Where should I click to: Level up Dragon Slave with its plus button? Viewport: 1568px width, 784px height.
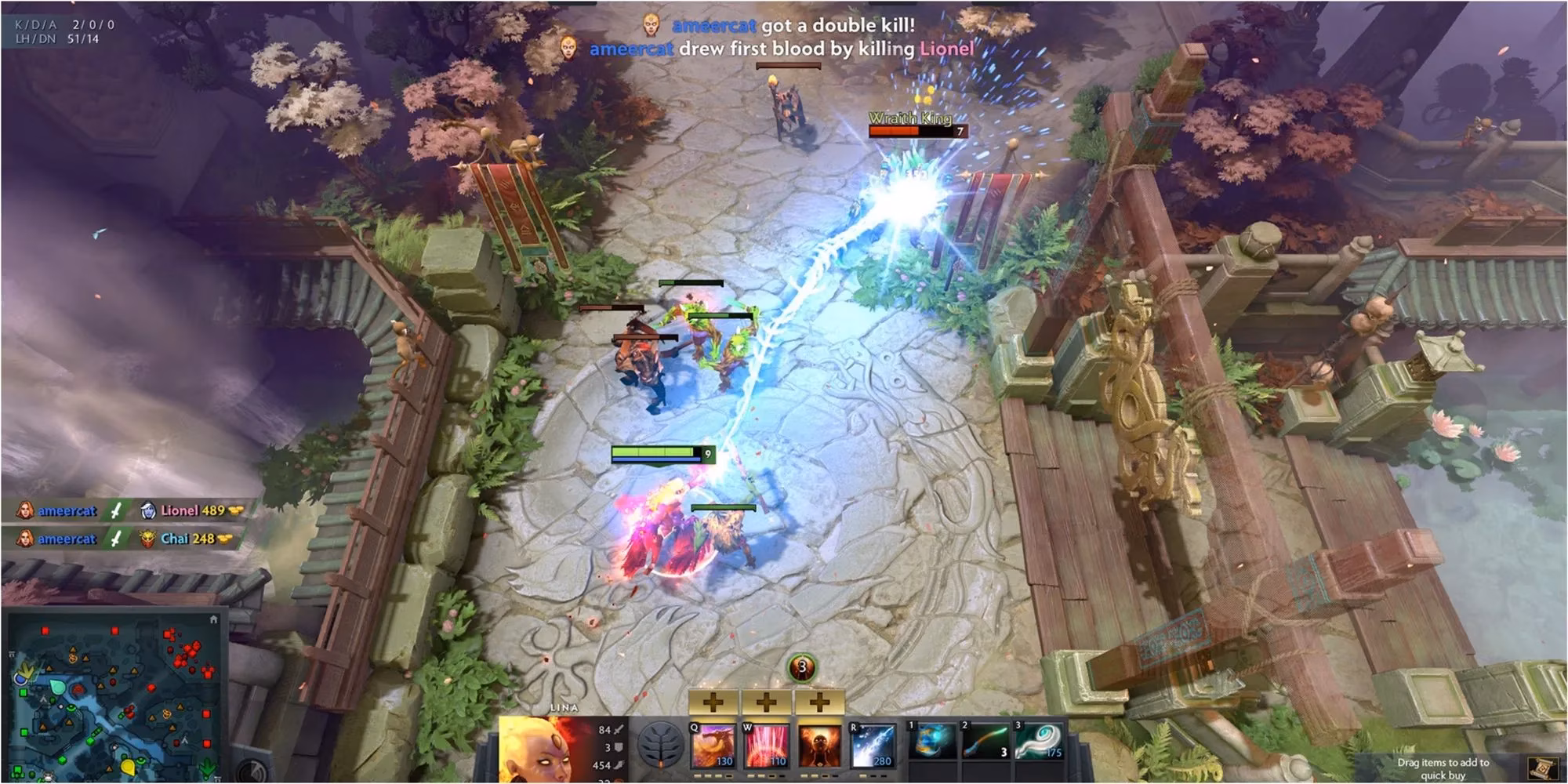[x=713, y=703]
